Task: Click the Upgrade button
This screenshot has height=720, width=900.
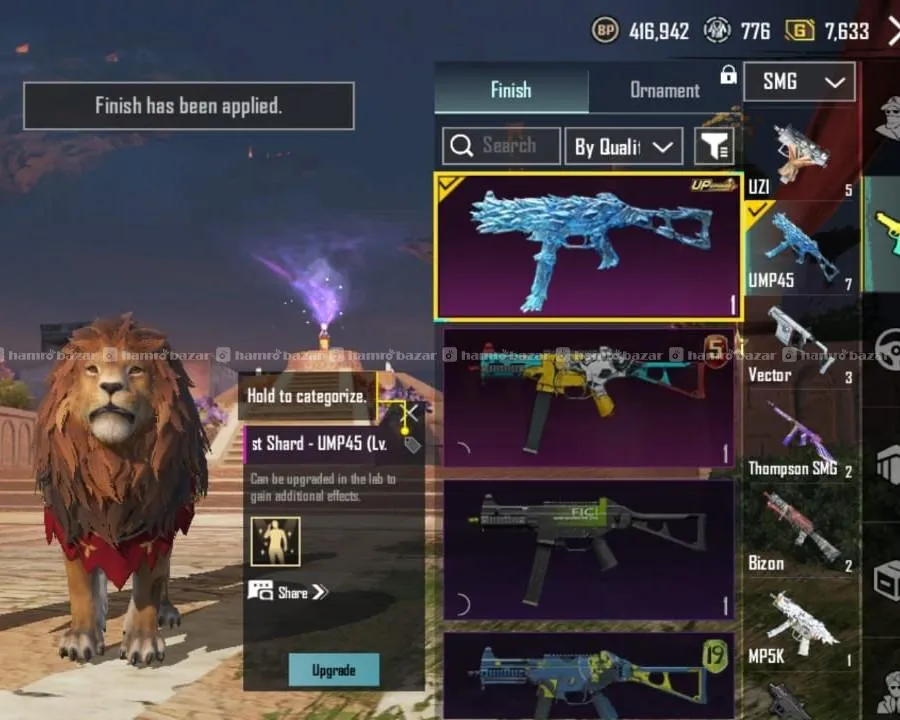Action: [334, 669]
